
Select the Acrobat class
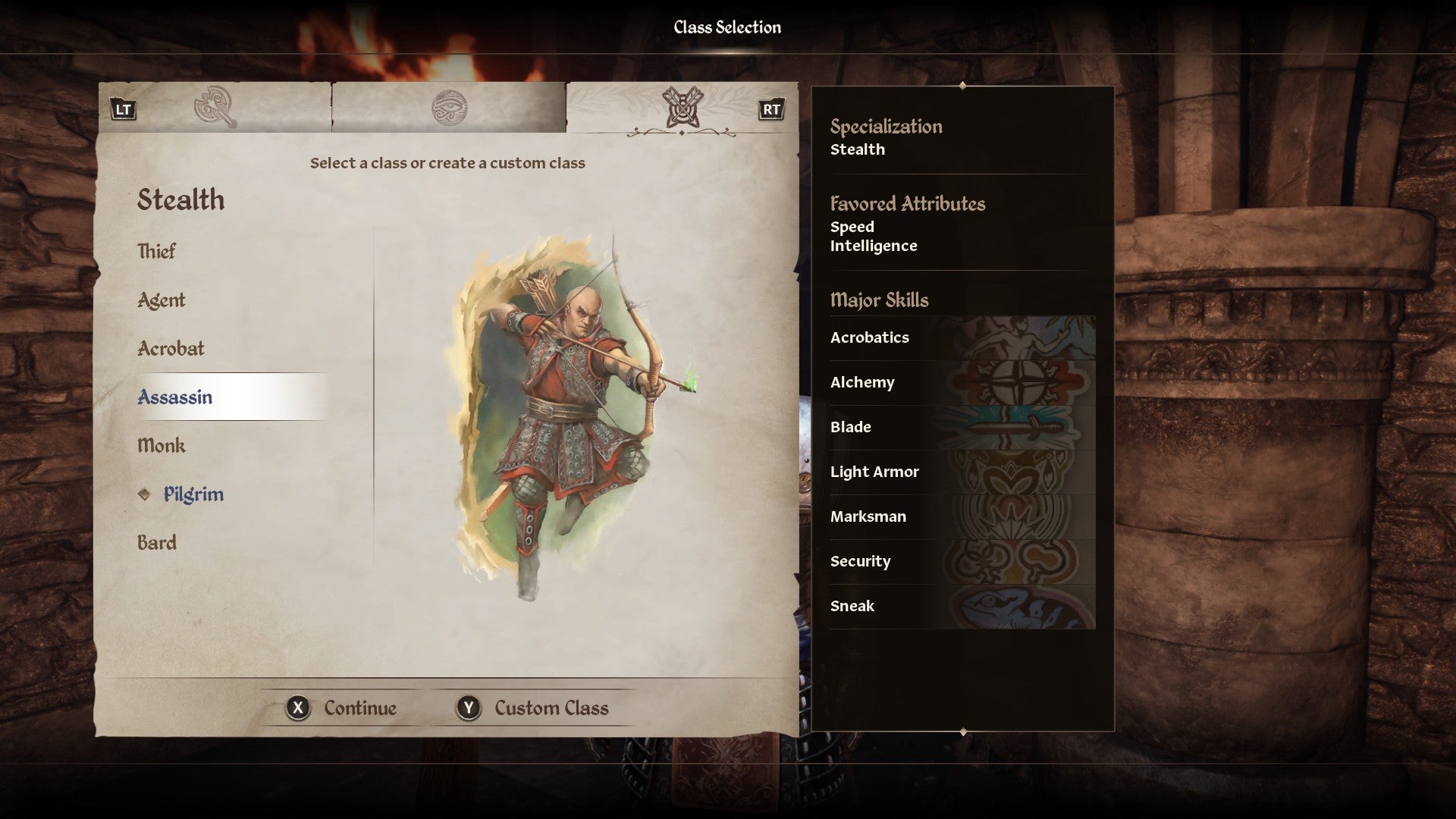[170, 349]
